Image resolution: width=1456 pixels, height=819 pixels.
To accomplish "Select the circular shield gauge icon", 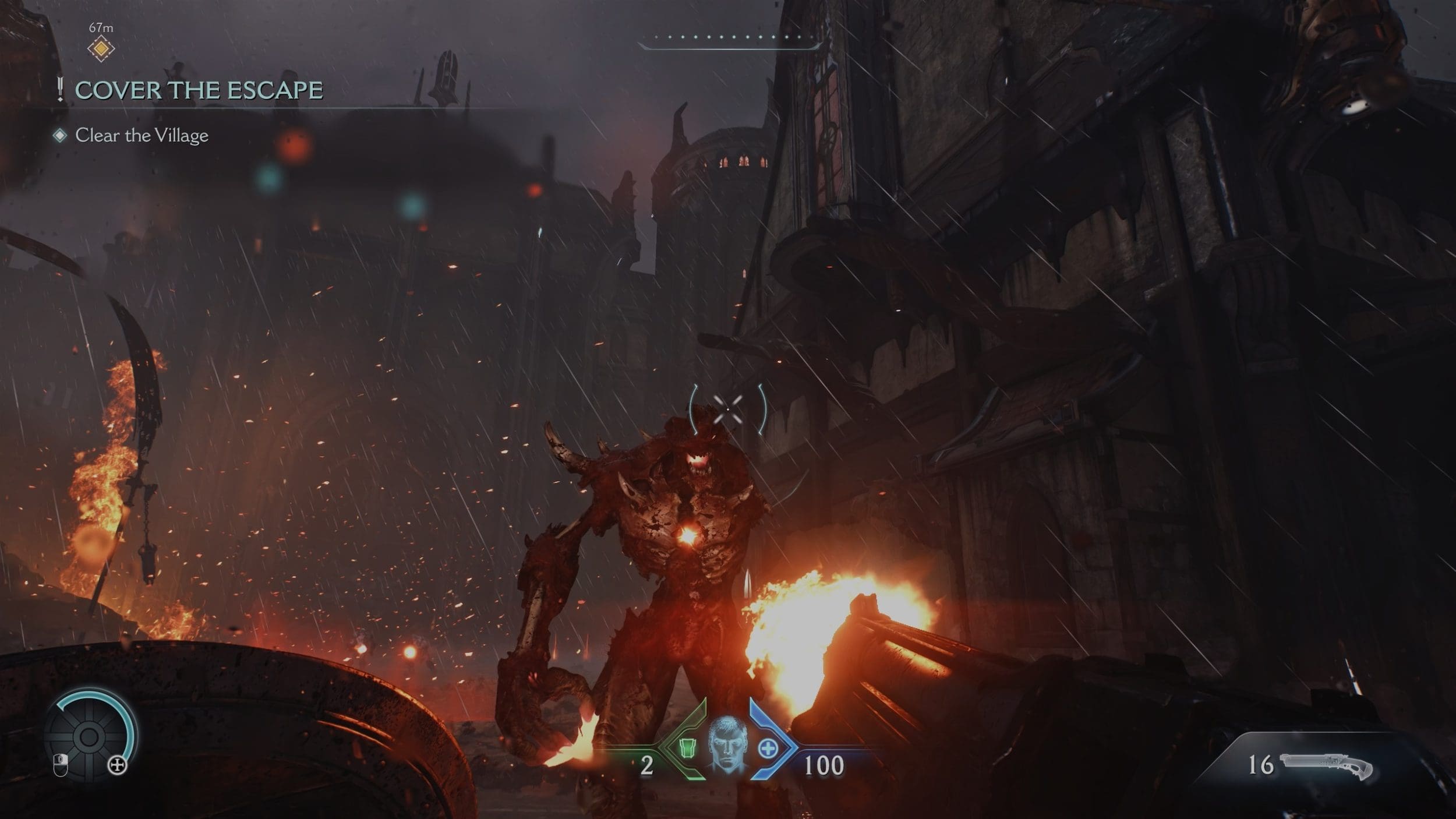I will [x=89, y=737].
